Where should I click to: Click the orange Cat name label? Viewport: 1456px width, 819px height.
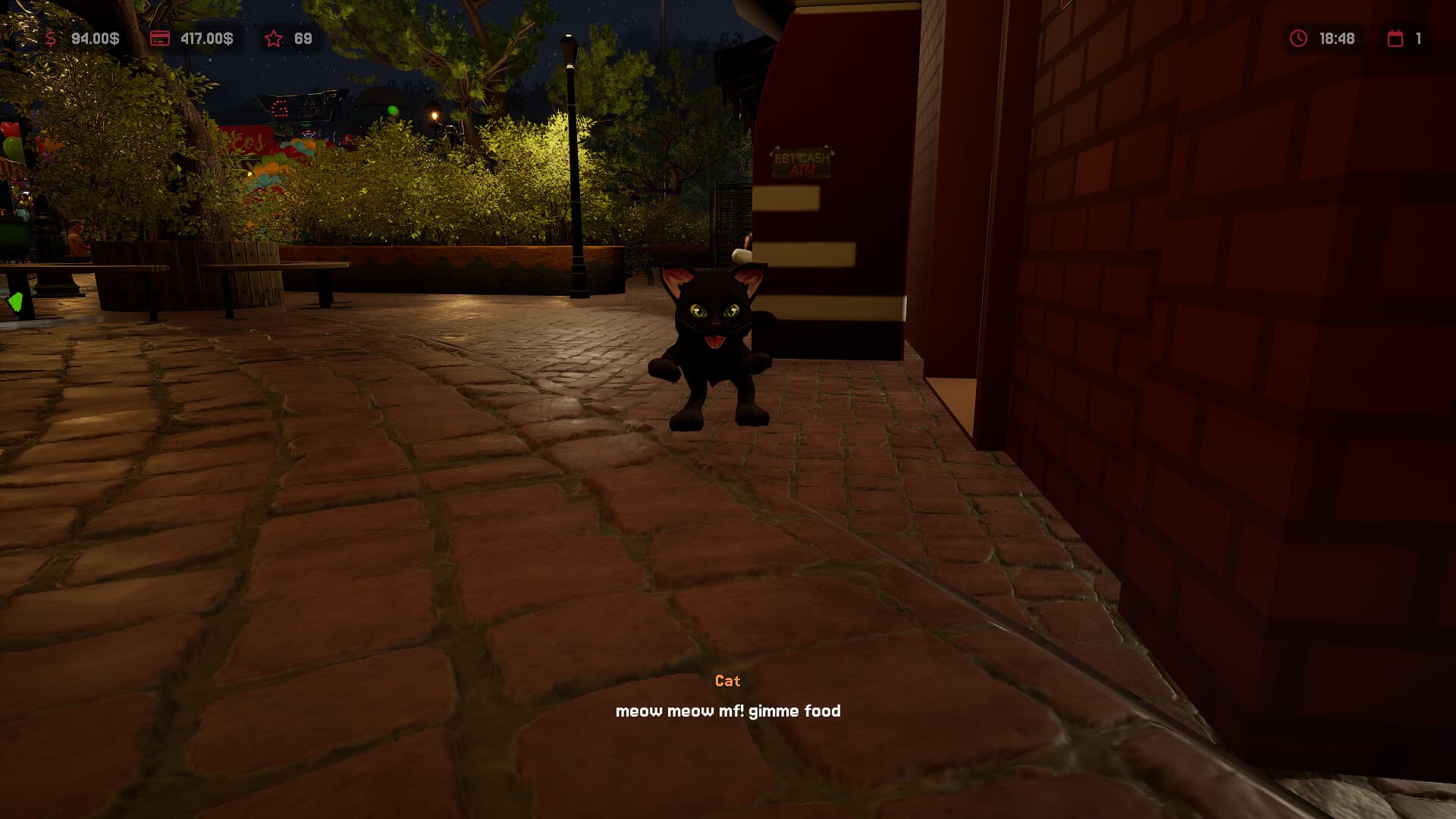[x=726, y=680]
